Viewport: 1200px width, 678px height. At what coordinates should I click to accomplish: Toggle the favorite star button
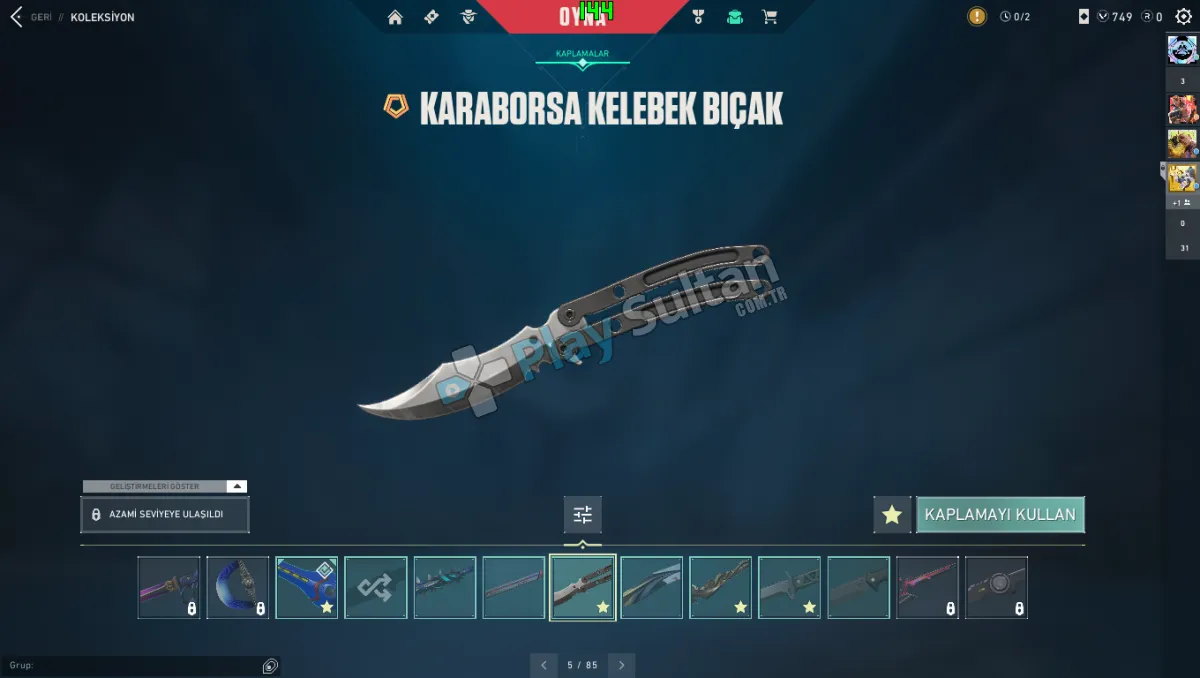click(x=892, y=515)
